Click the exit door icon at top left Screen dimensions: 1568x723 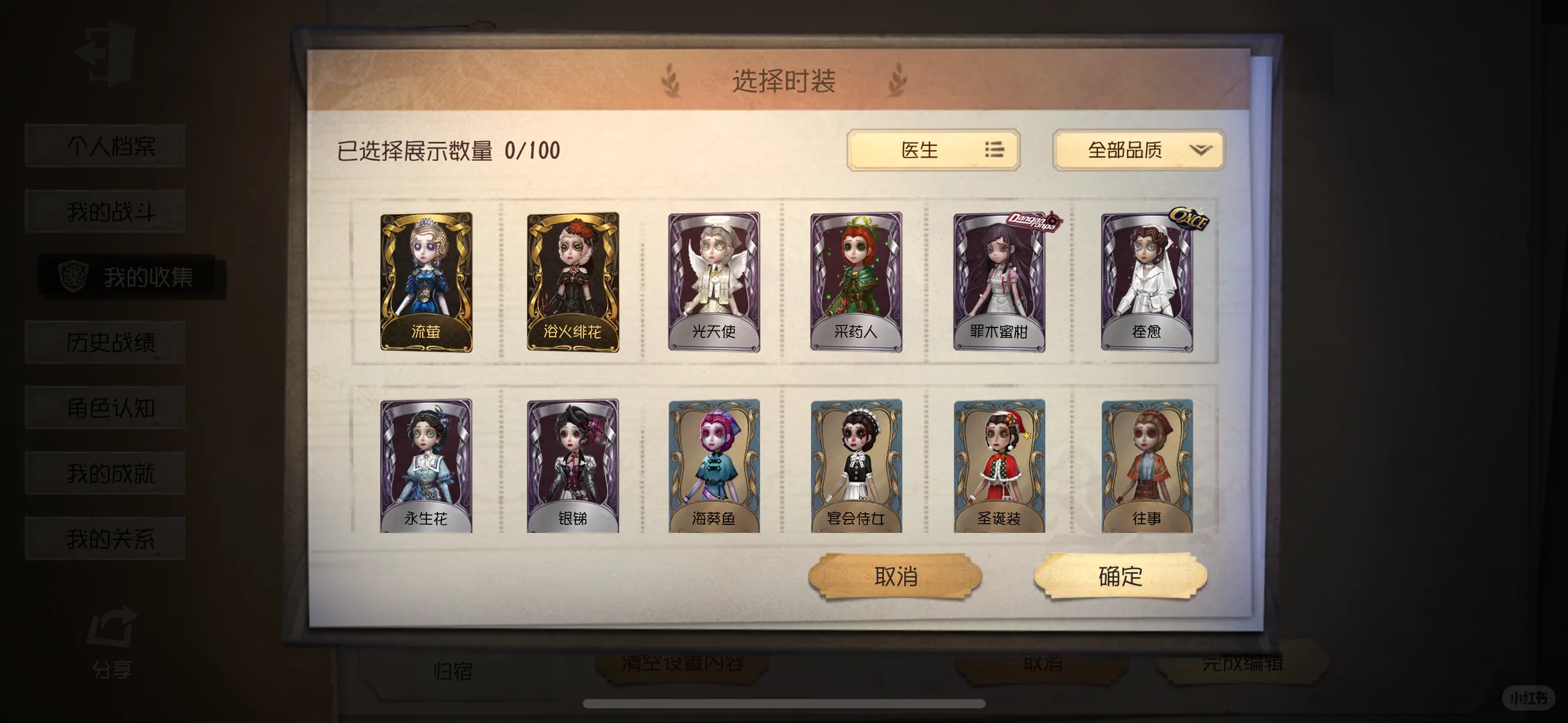(104, 52)
